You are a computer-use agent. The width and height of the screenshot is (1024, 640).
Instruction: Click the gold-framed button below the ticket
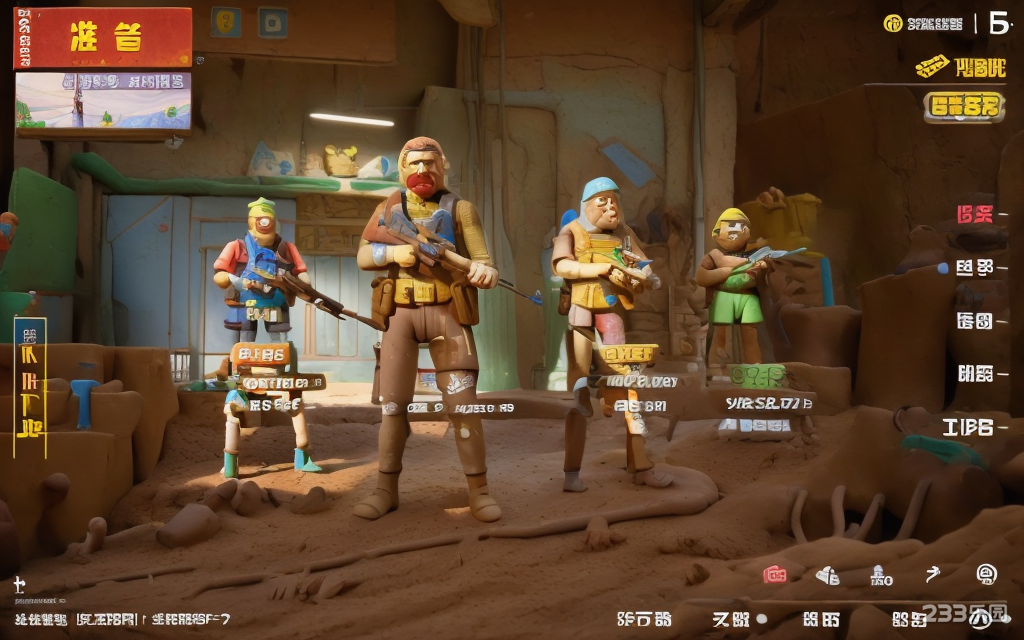(x=963, y=105)
